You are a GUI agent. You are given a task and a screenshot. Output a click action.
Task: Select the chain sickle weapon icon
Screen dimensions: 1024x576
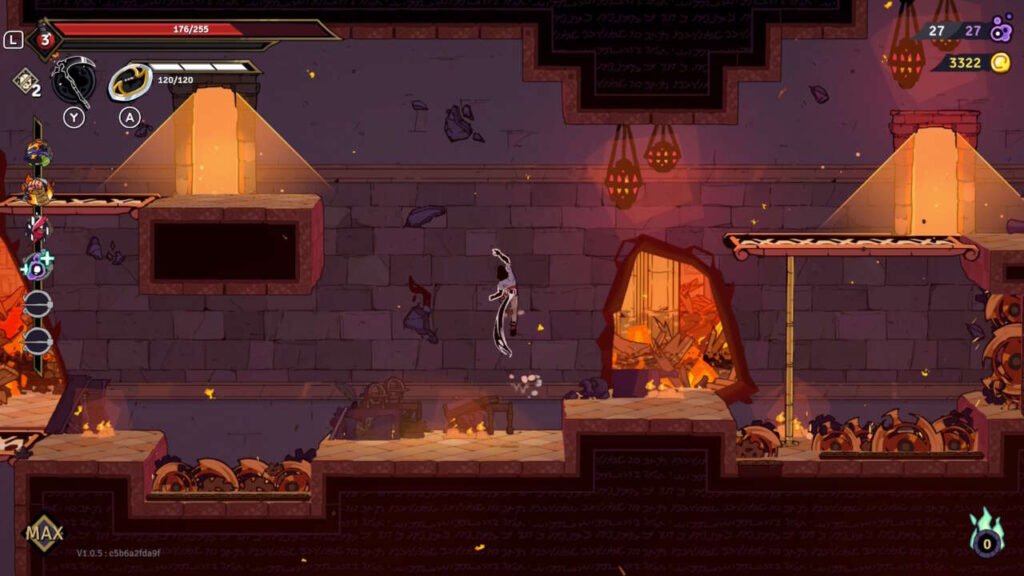[x=74, y=80]
